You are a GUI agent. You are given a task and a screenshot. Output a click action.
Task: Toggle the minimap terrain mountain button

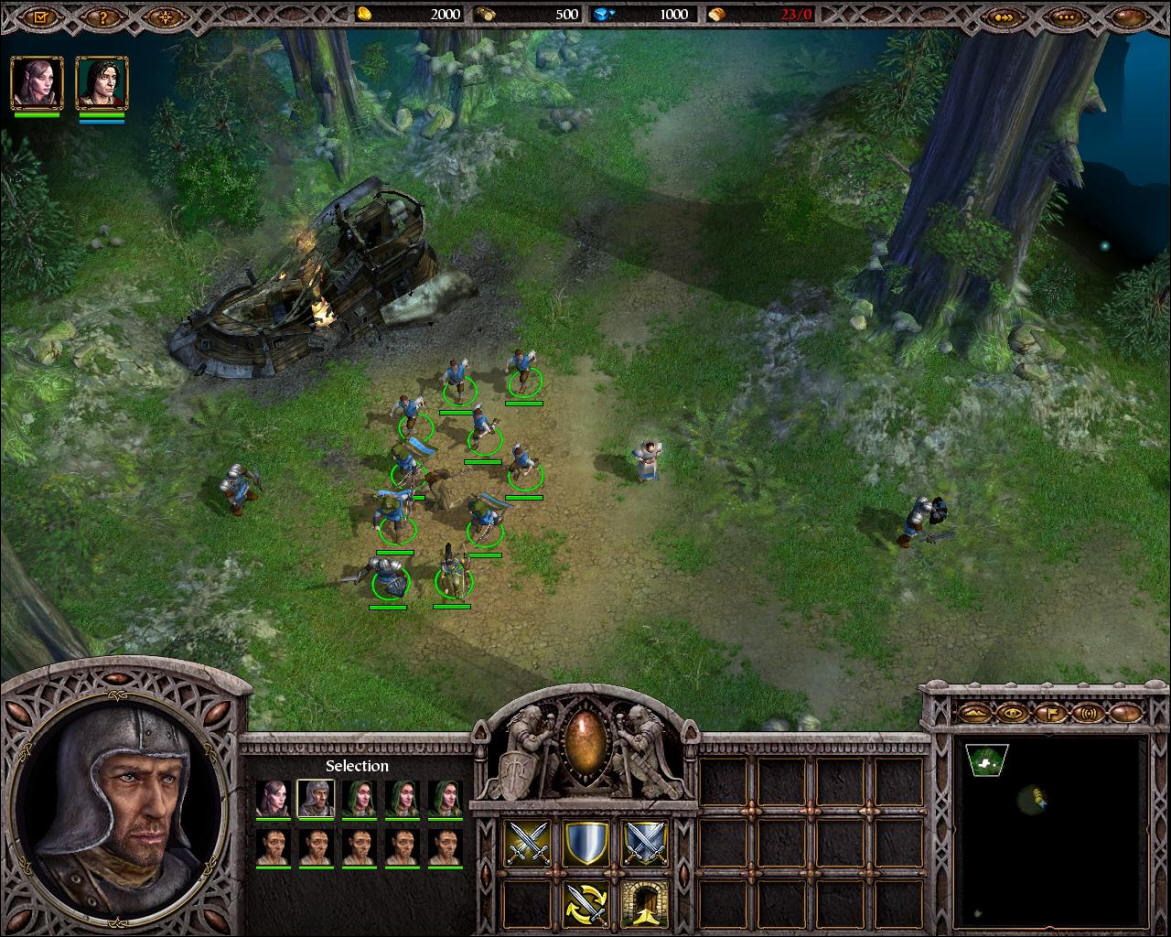975,712
